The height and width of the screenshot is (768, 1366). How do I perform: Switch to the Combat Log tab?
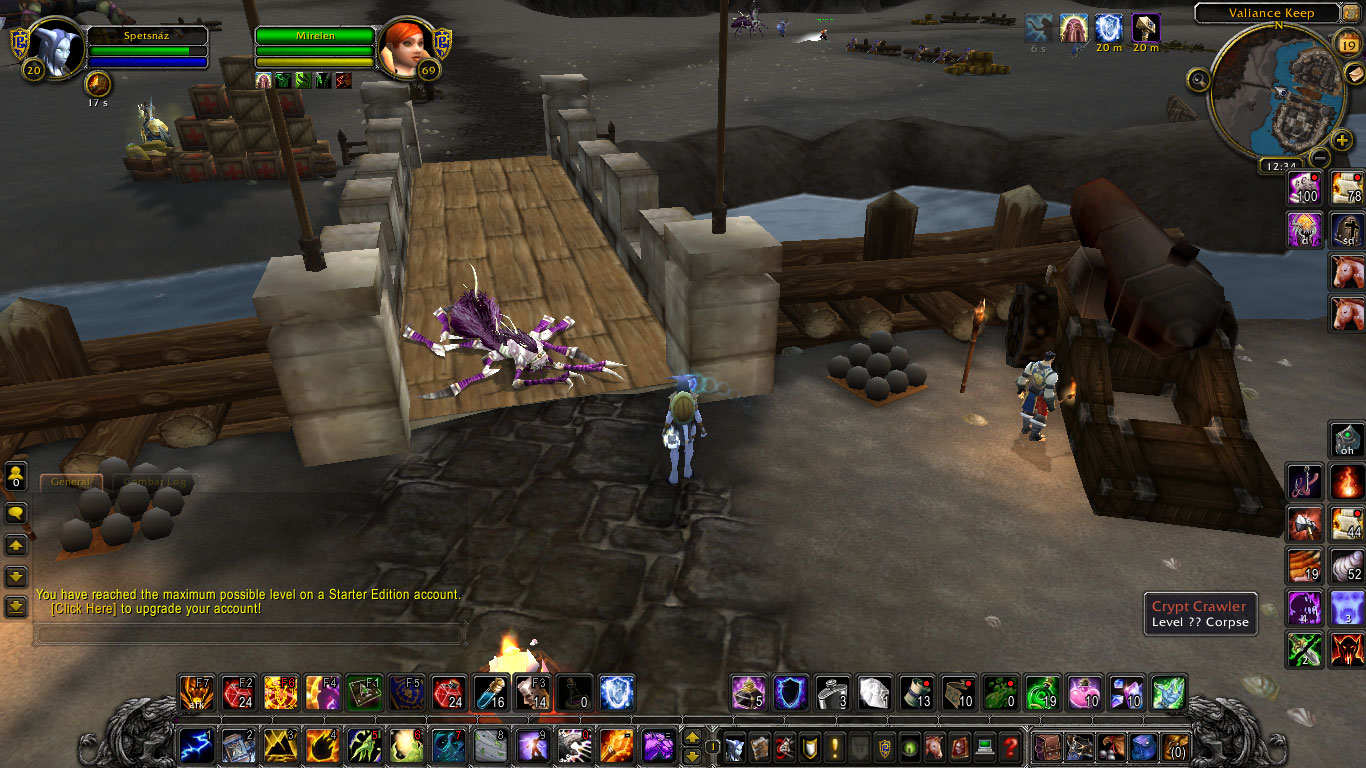(x=155, y=482)
